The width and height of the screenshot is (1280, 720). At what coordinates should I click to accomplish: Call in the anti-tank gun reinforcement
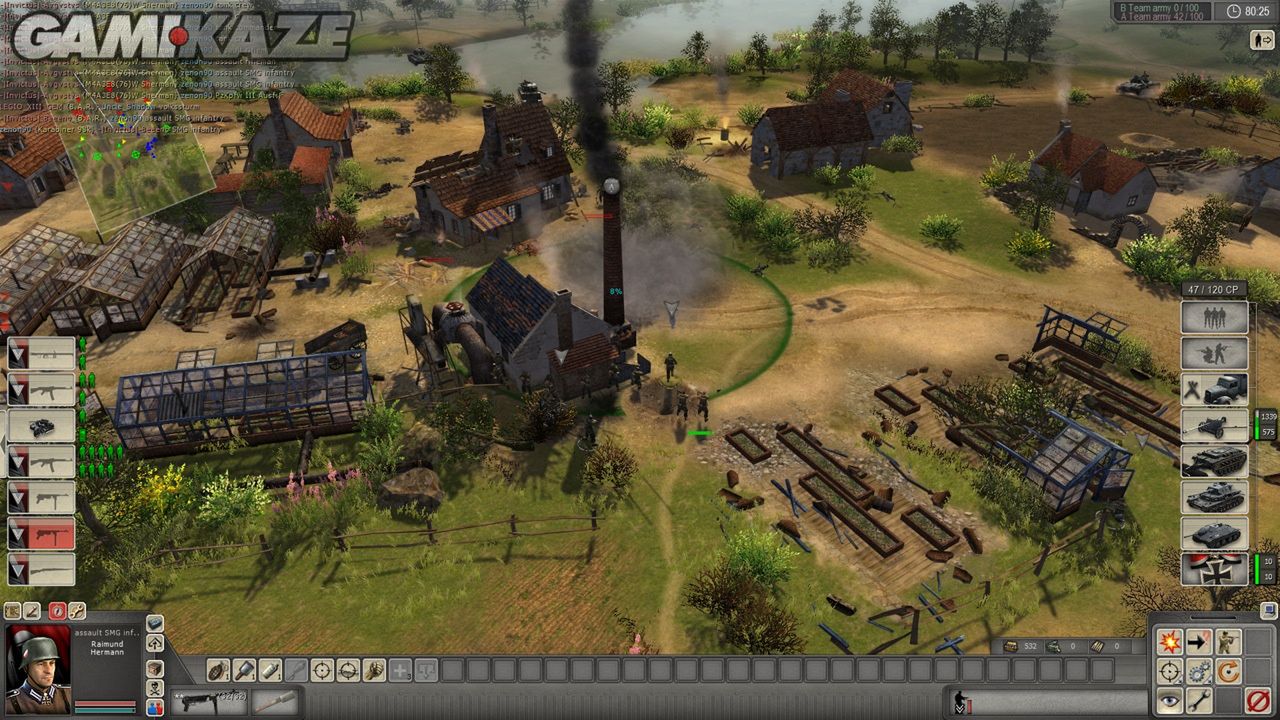coord(1215,425)
